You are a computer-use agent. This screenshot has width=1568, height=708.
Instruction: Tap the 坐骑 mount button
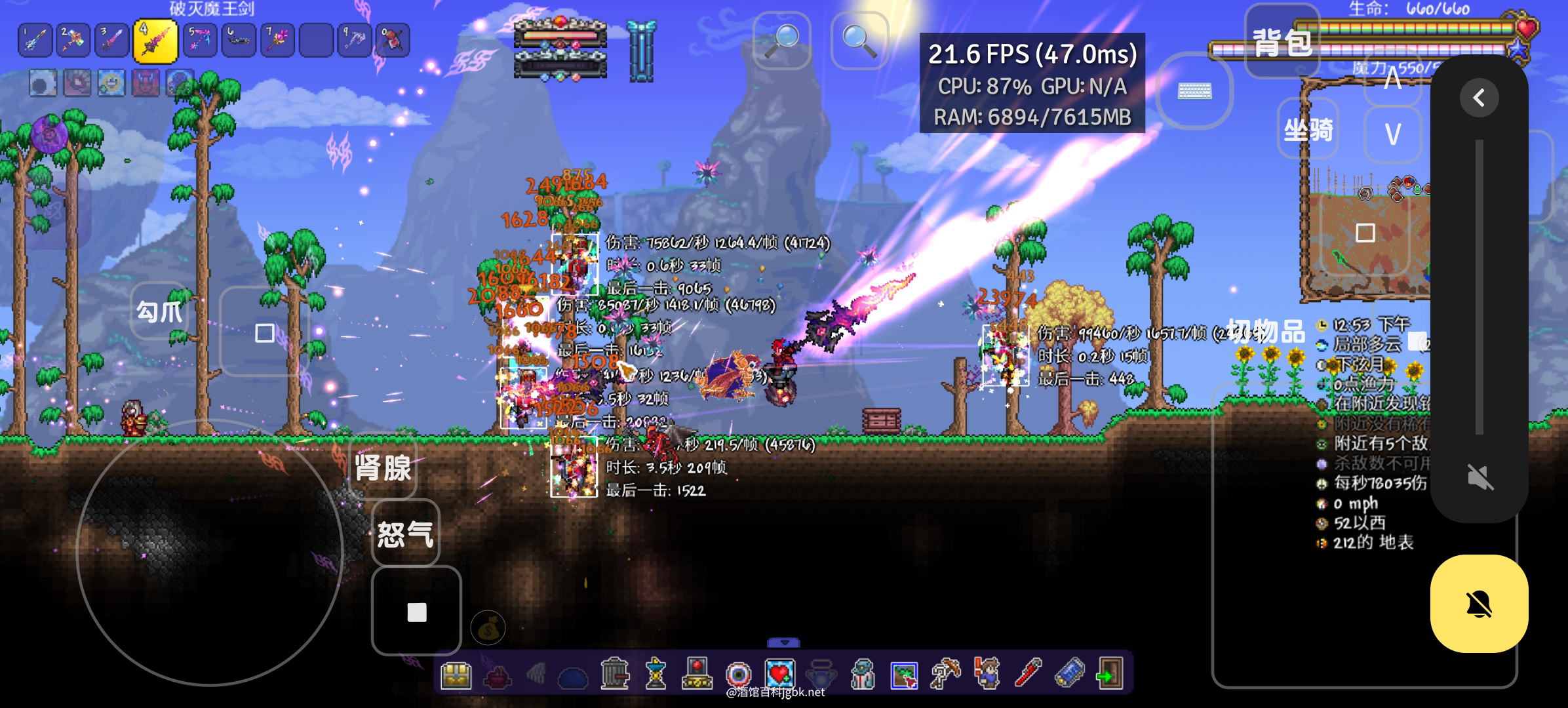(x=1308, y=130)
